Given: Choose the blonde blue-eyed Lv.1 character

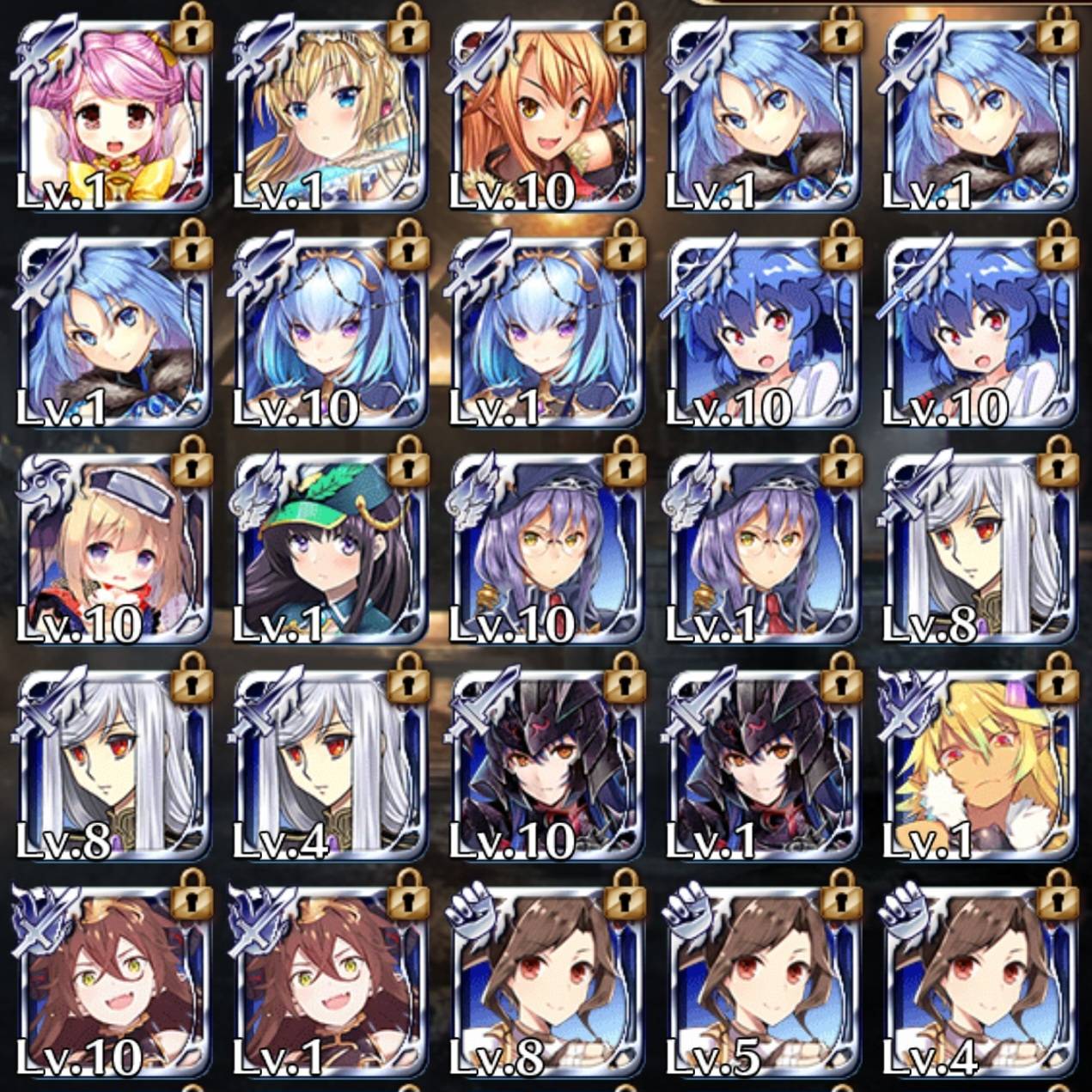Looking at the screenshot, I should pos(328,116).
